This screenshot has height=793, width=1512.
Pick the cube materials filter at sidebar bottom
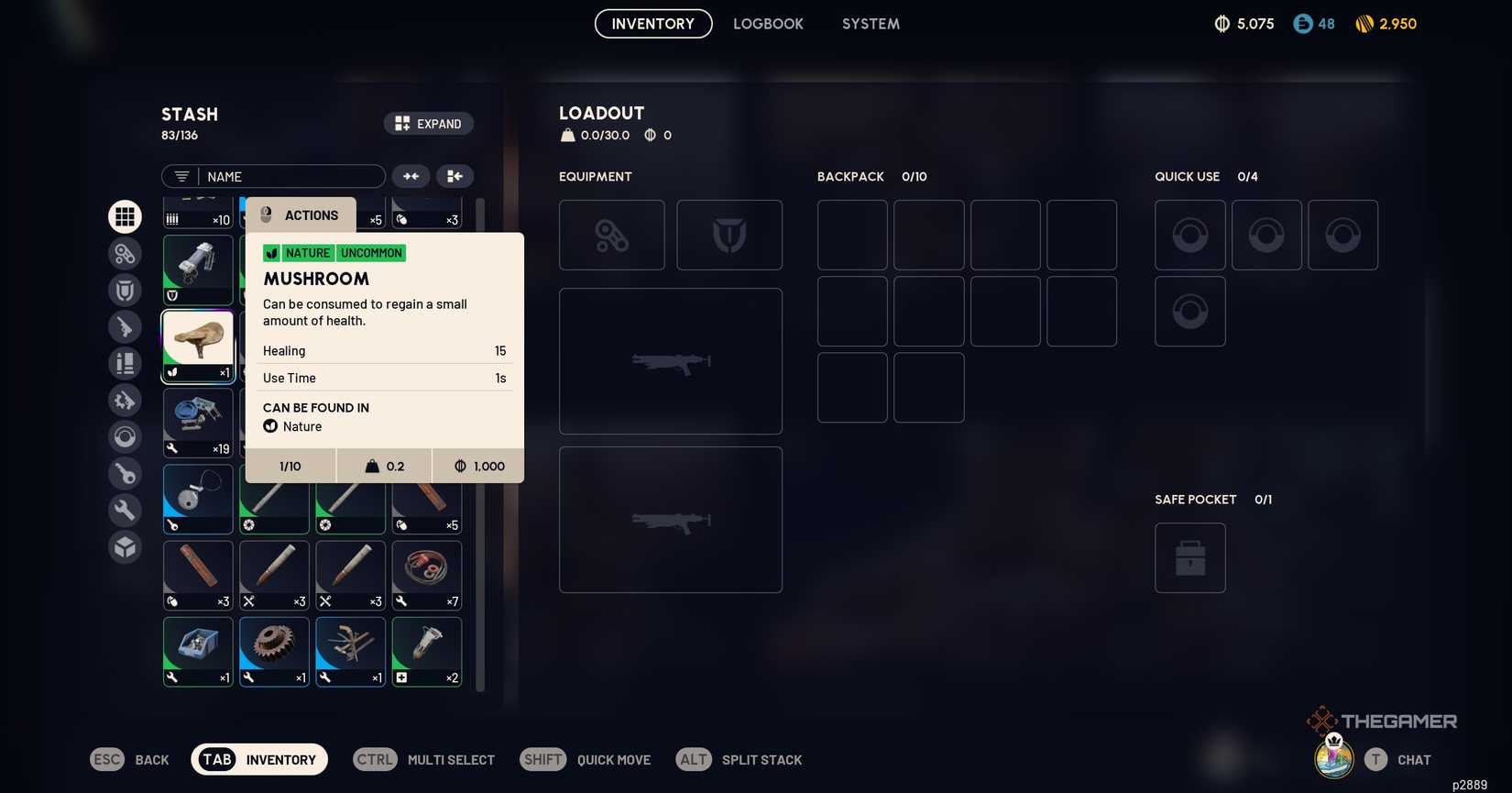point(125,546)
